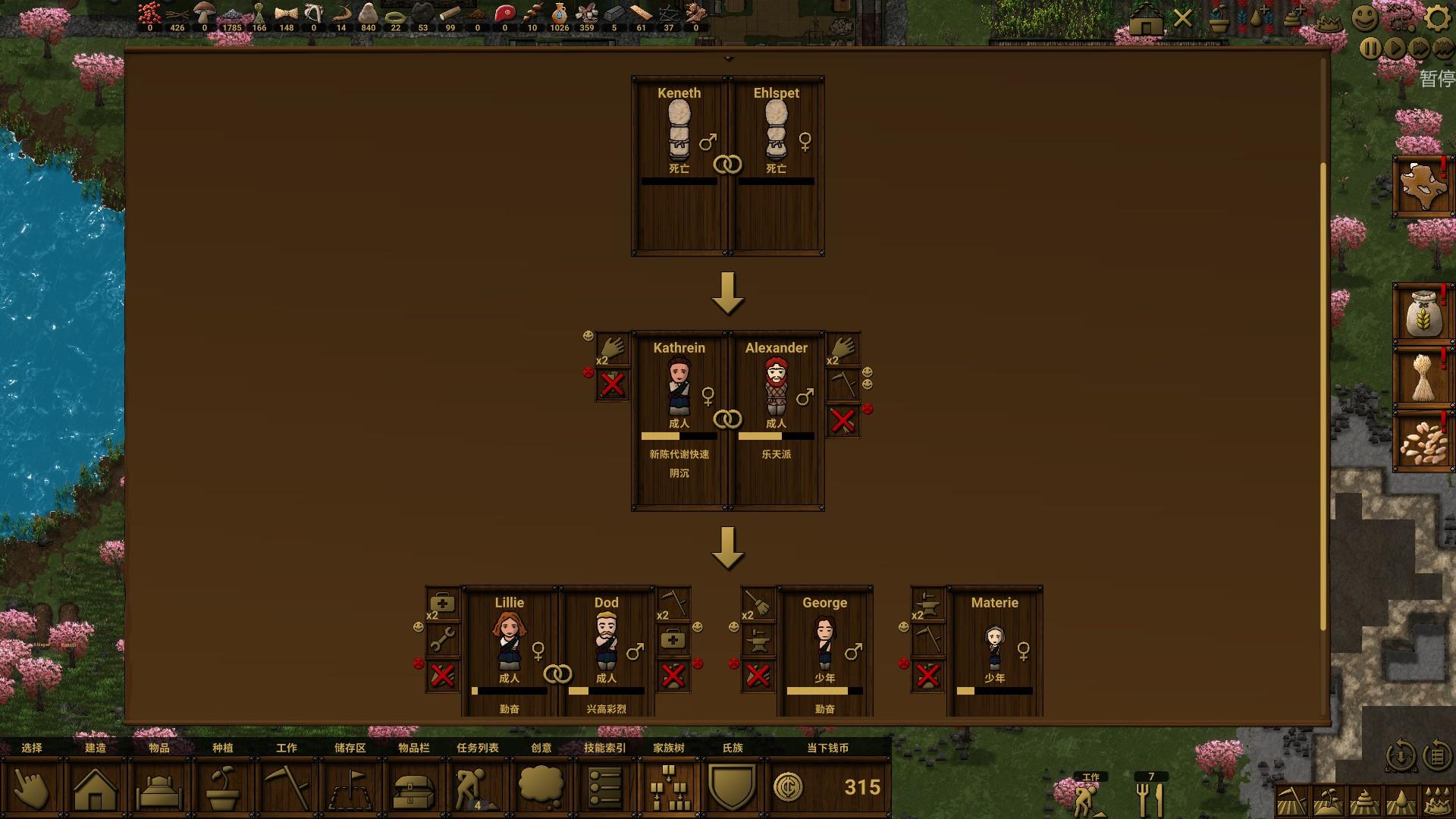Image resolution: width=1456 pixels, height=819 pixels.
Task: Select the scythe harvest field overlay button
Action: pyautogui.click(x=1291, y=801)
